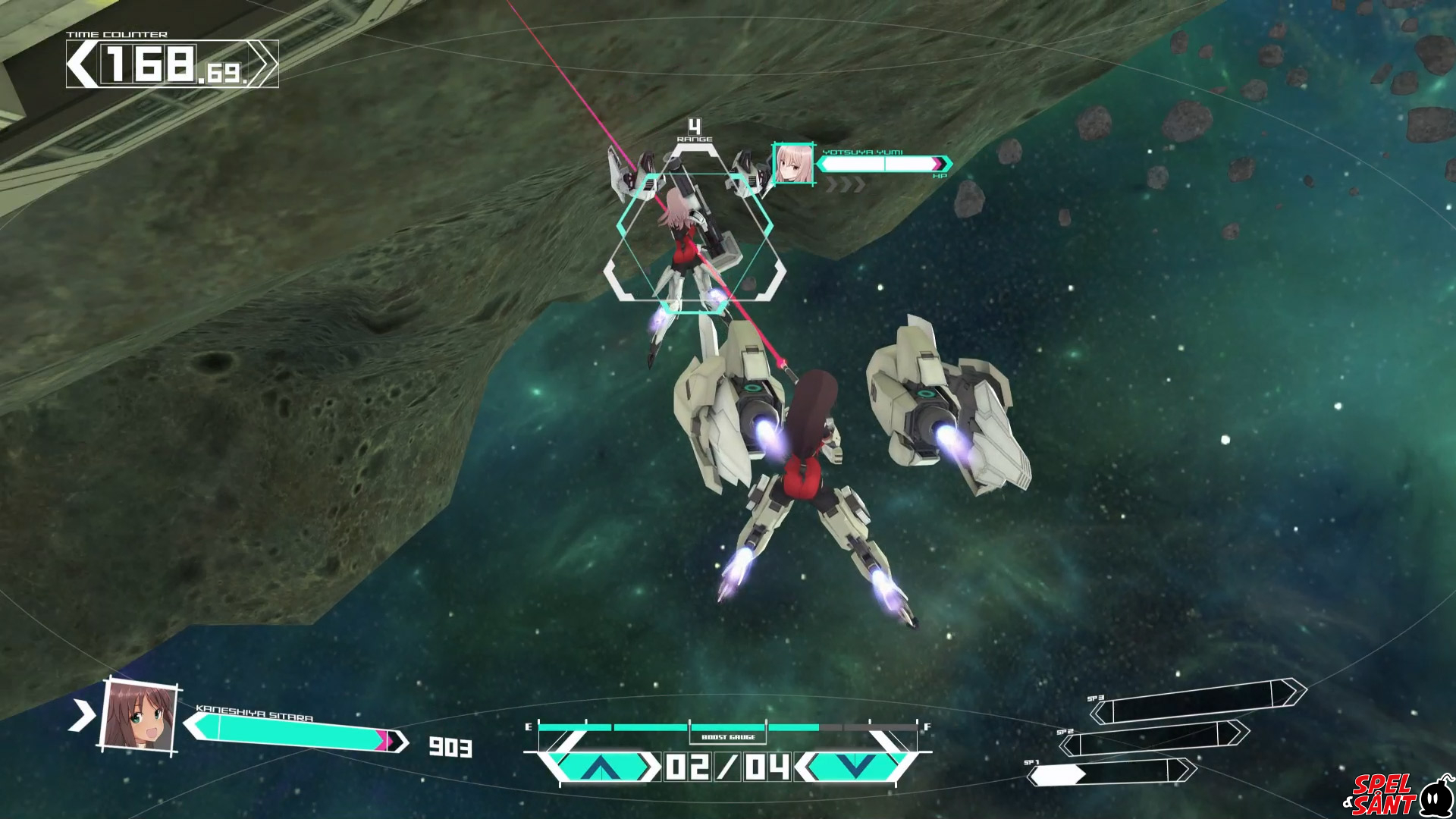
Task: Select Yotsuya Yumi's target portrait
Action: [x=793, y=164]
